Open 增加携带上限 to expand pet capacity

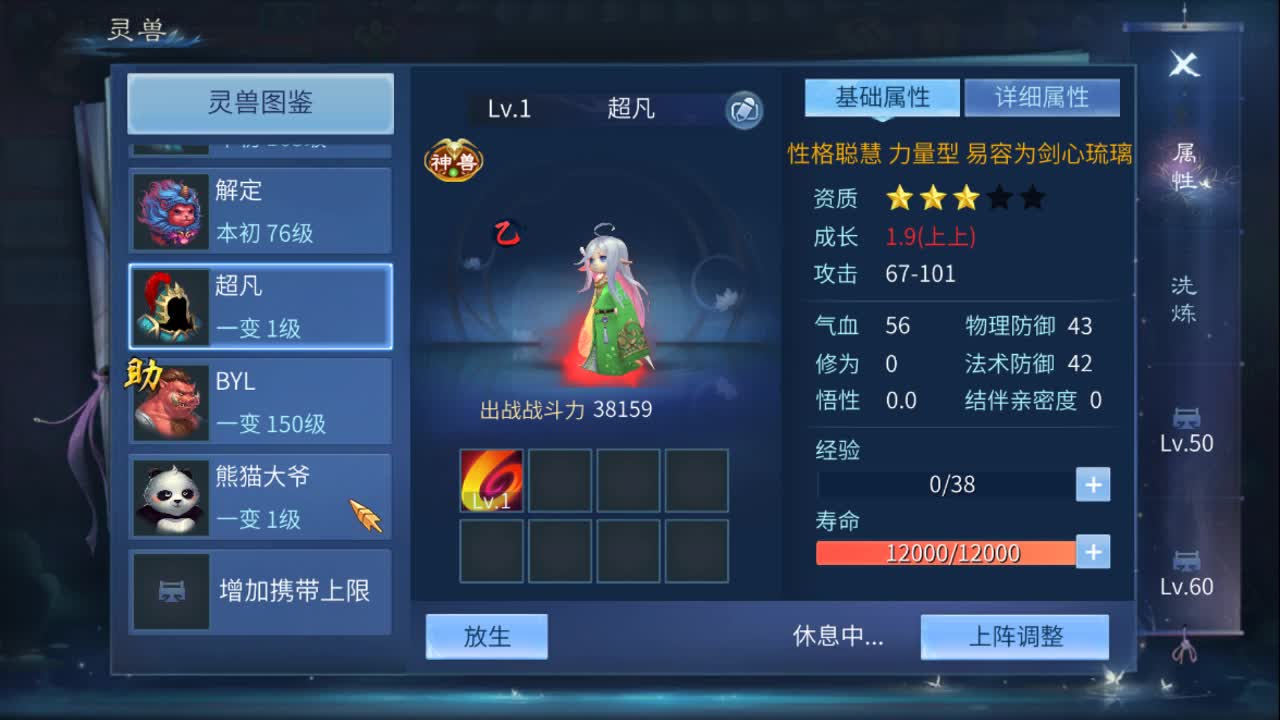tap(258, 592)
